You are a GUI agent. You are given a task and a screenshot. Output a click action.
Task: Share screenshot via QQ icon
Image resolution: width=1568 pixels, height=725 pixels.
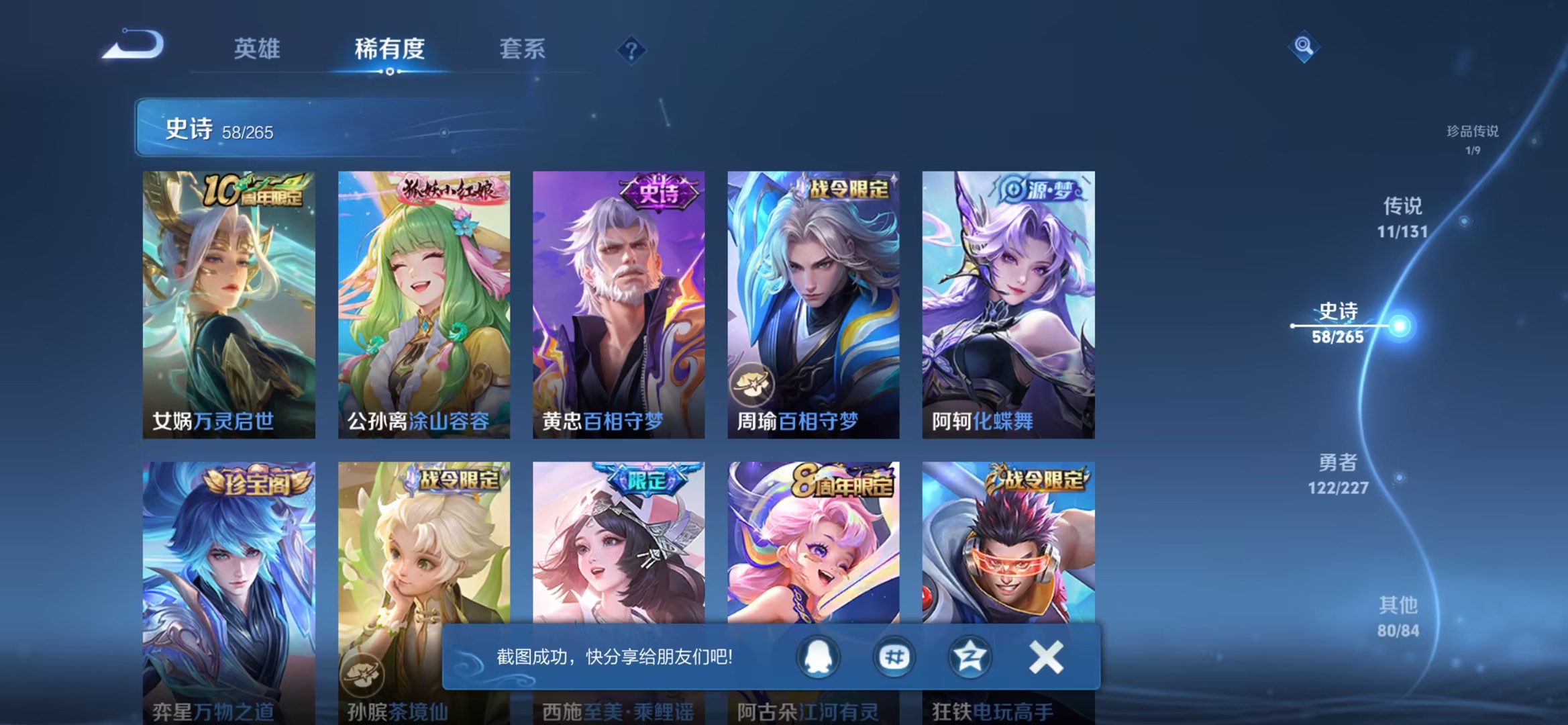(818, 657)
